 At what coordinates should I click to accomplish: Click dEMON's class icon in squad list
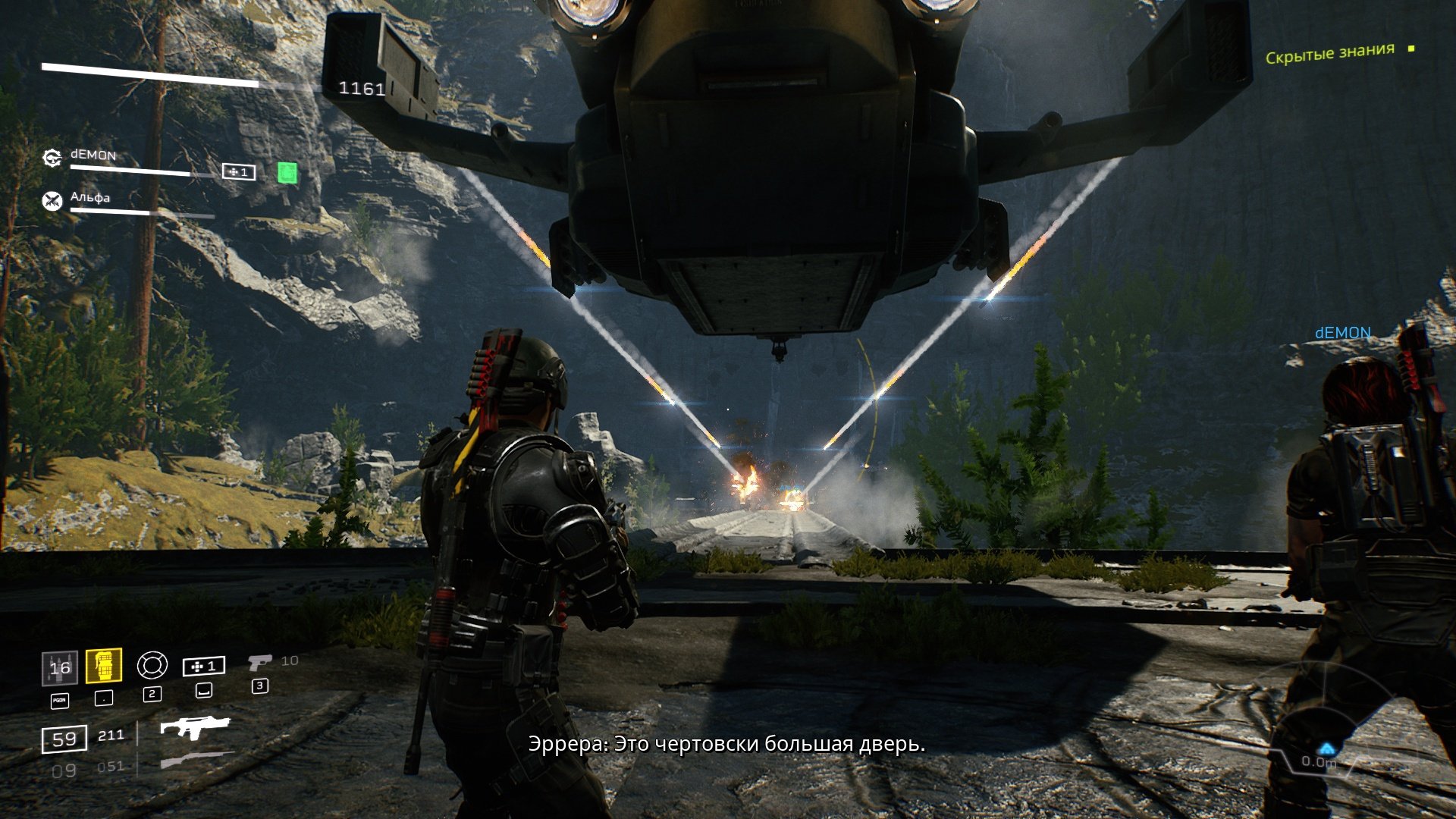(x=52, y=158)
